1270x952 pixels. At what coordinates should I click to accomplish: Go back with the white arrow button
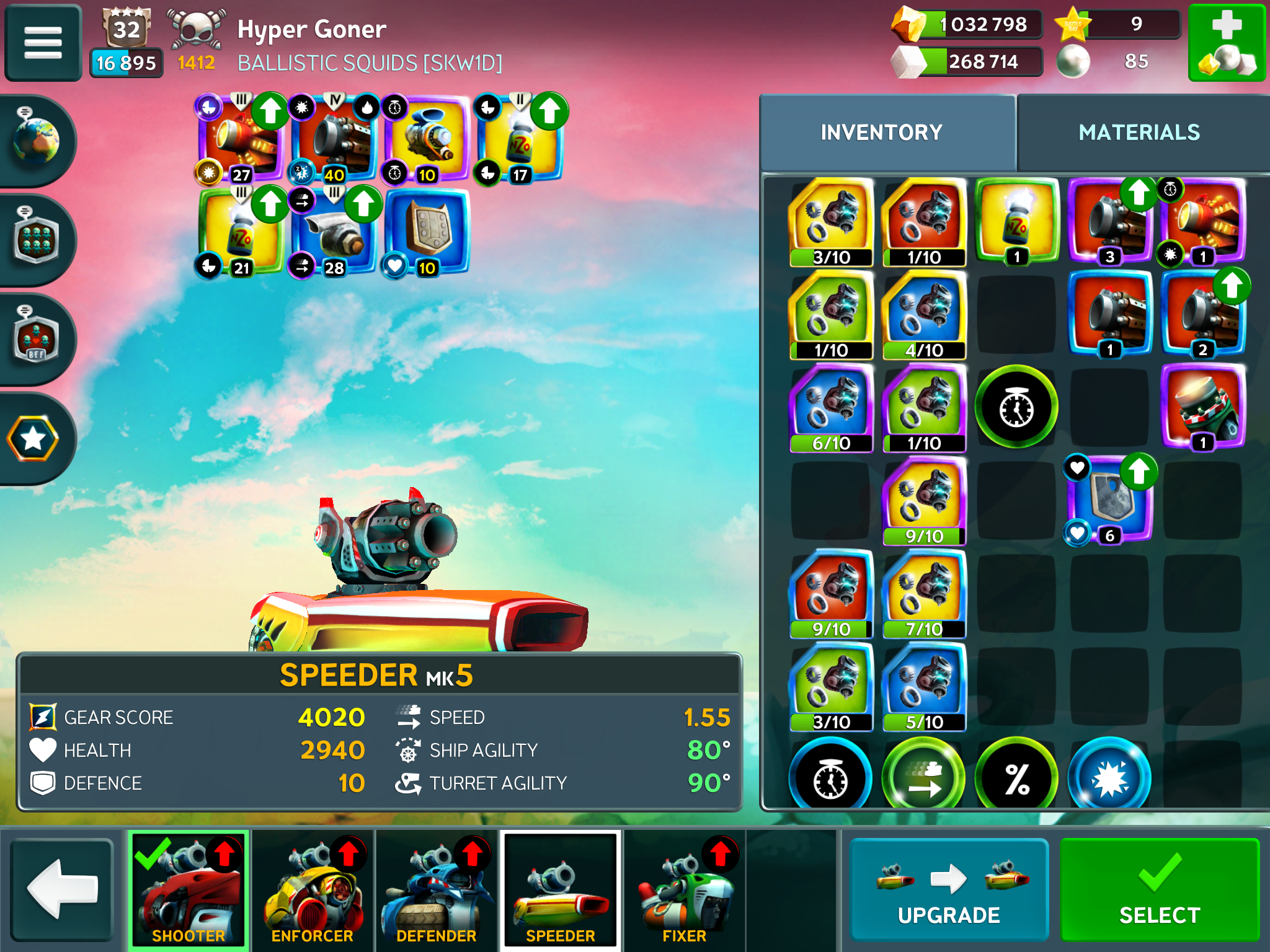(x=62, y=889)
